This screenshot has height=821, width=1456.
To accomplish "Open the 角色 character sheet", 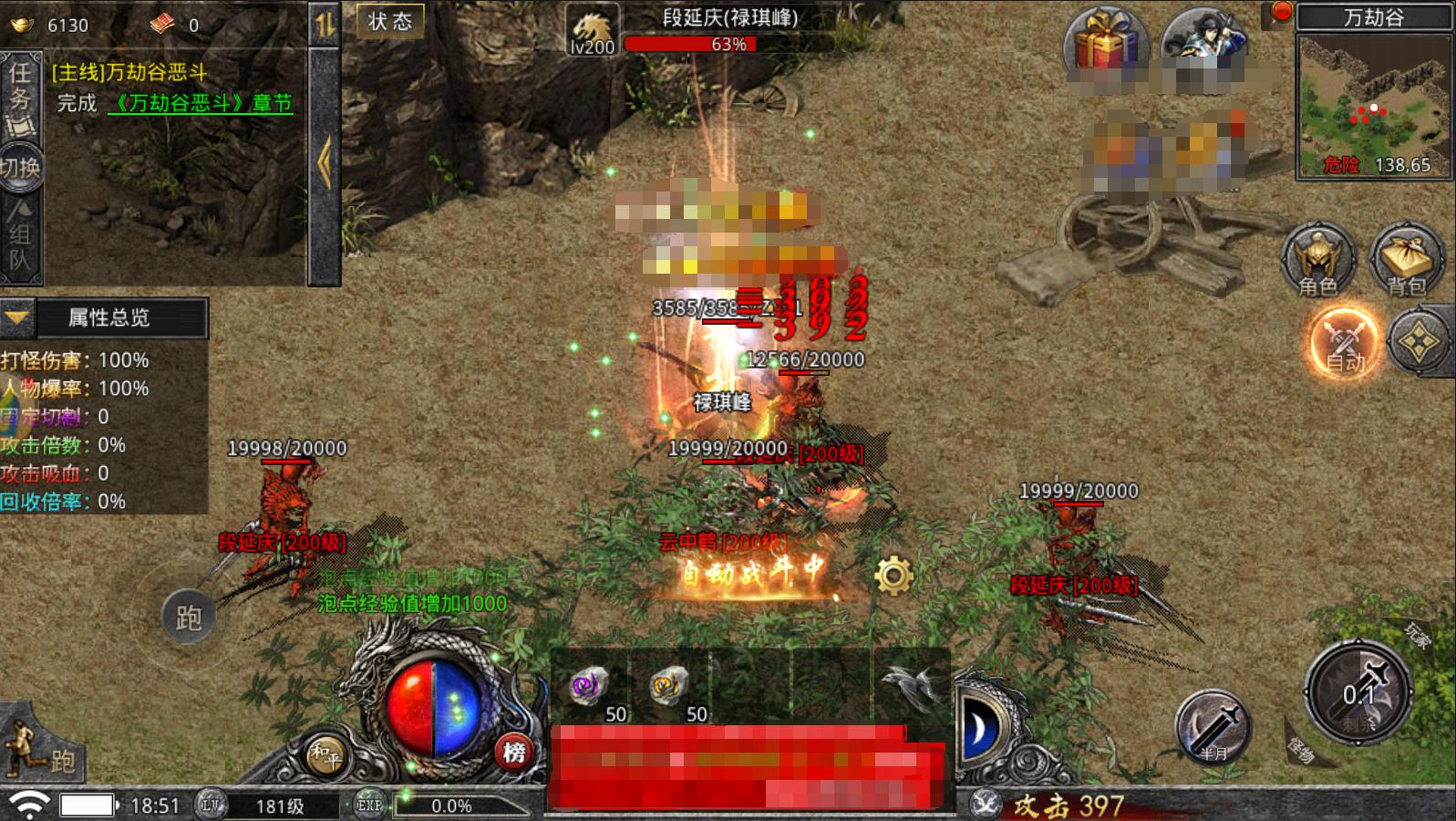I will (1317, 260).
